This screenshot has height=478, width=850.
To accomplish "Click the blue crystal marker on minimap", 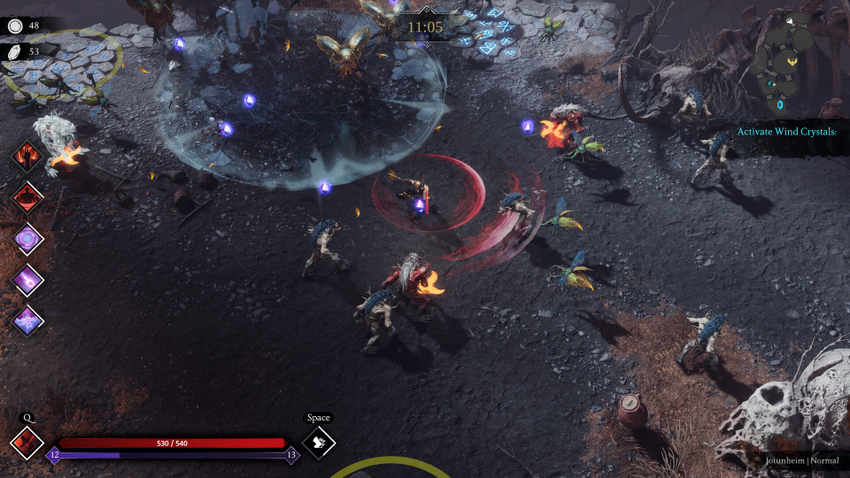I will pos(780,104).
